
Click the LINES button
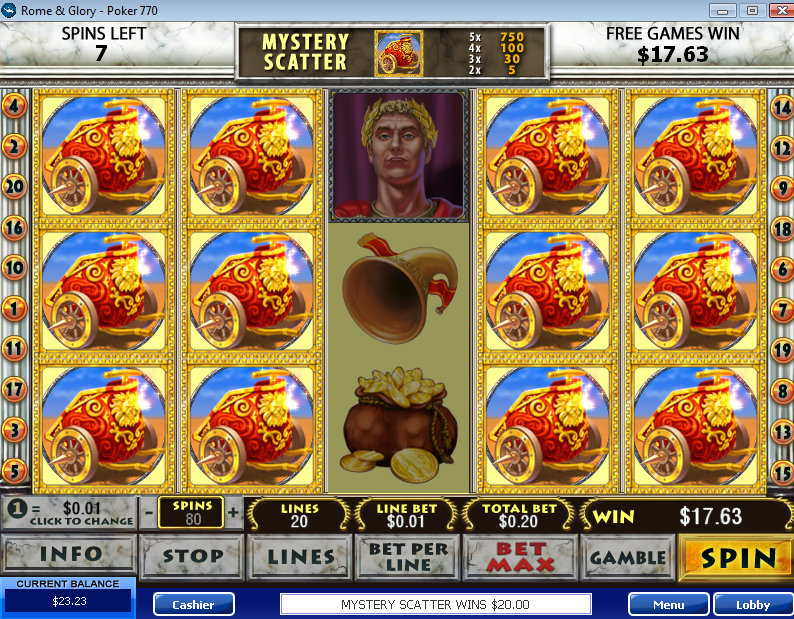[x=299, y=556]
